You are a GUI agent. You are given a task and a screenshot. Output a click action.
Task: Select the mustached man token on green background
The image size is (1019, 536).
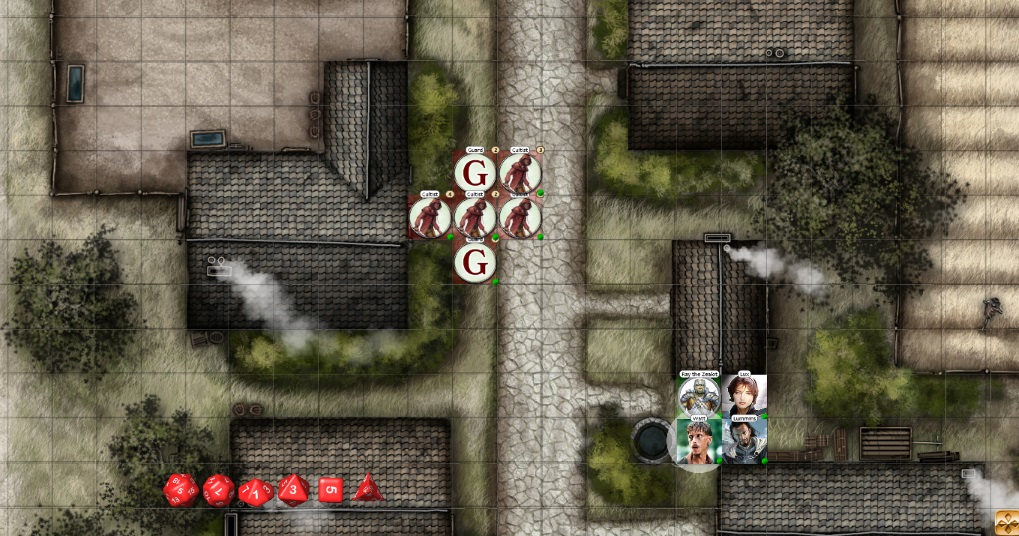coord(698,441)
